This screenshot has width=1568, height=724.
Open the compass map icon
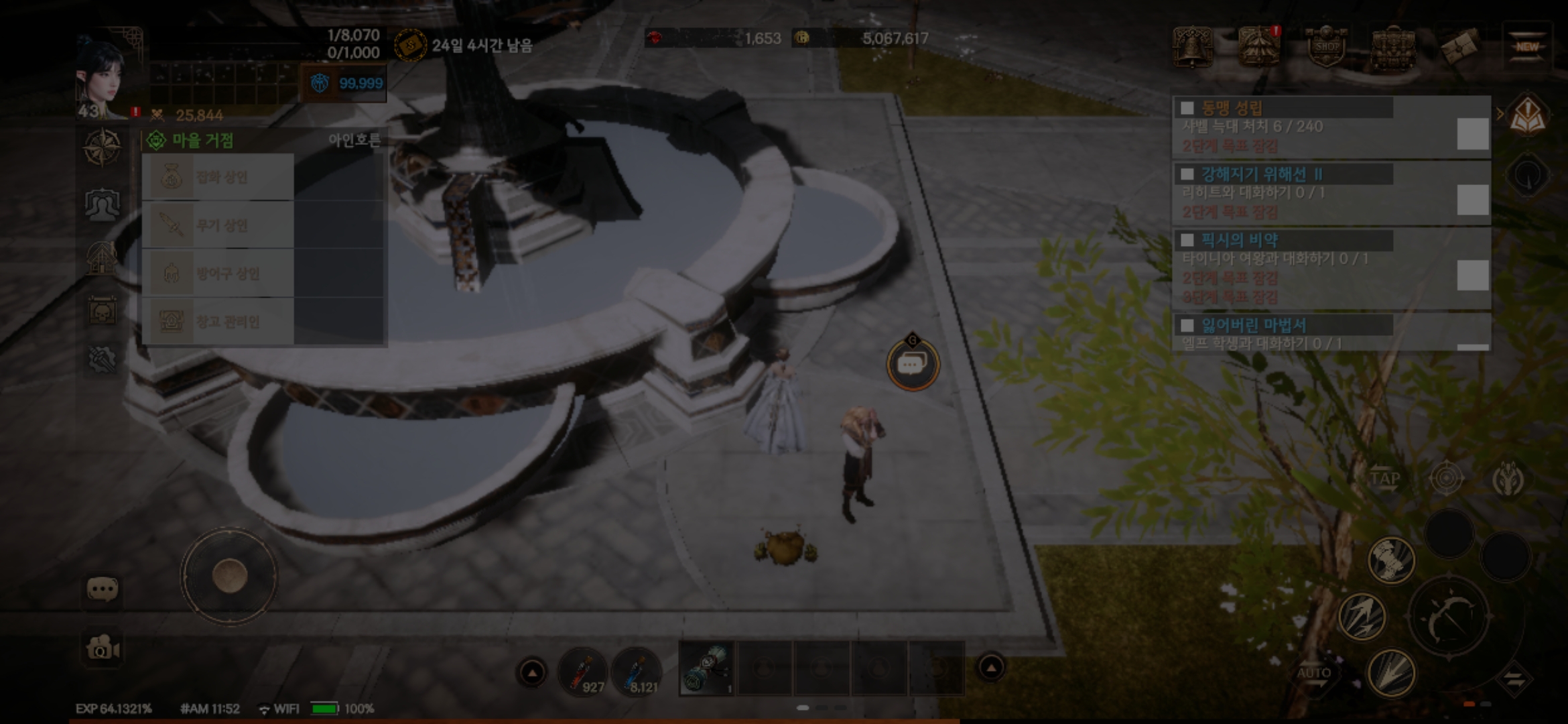point(102,147)
